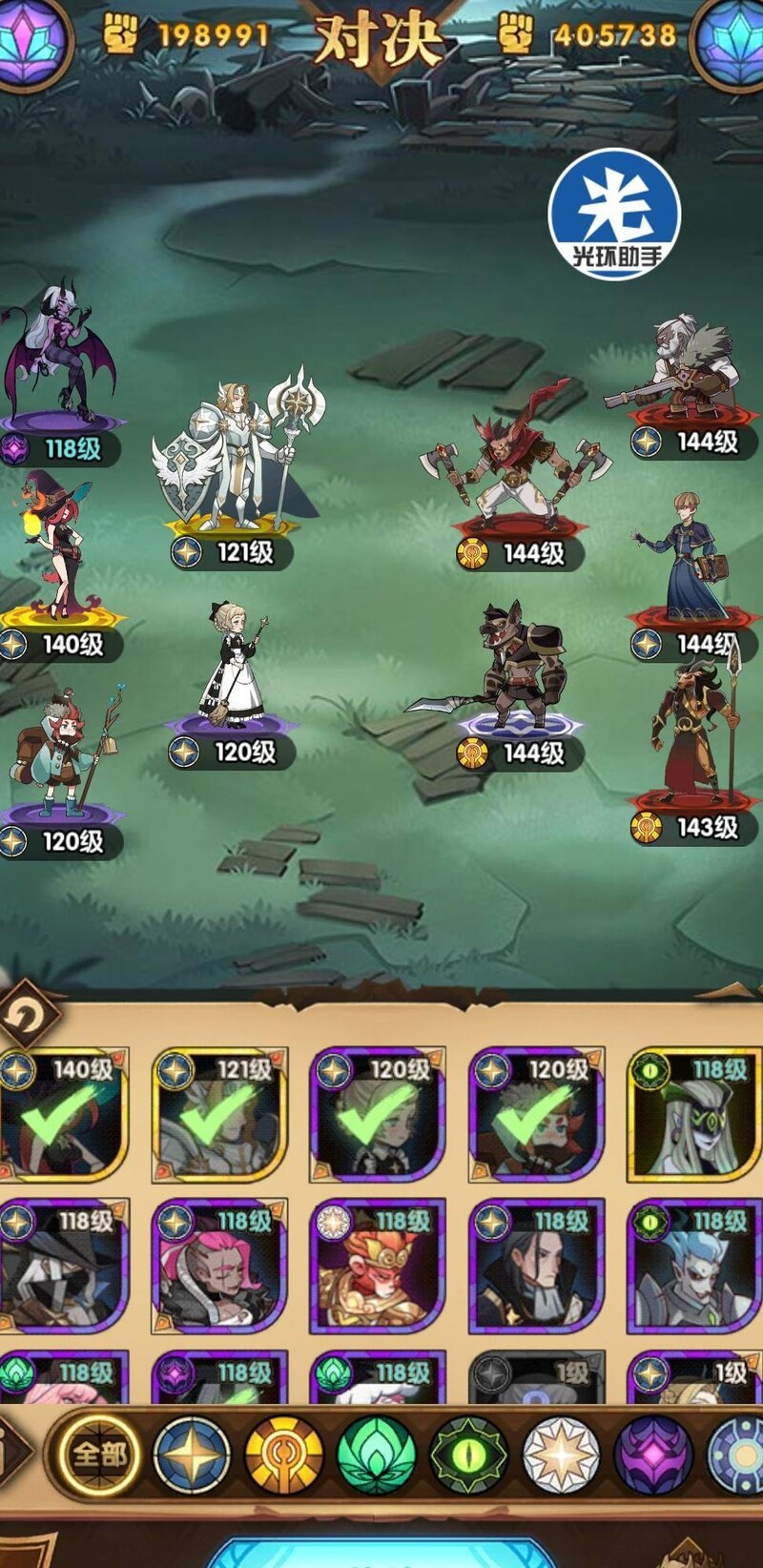Choose the gold-framed green-masked hero card
The height and width of the screenshot is (1568, 763).
coord(693,1114)
